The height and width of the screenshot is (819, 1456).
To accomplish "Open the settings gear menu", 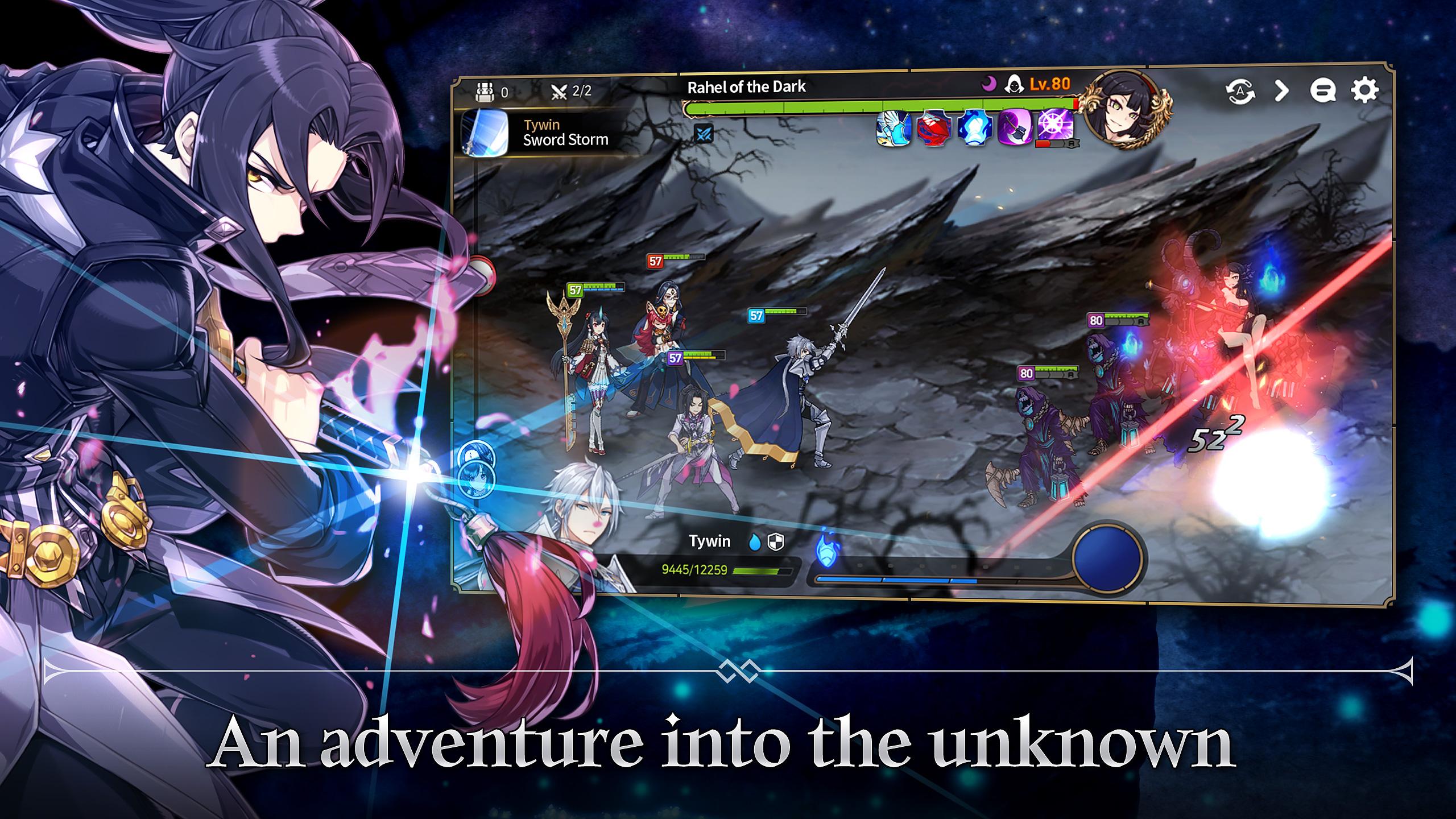I will point(1364,90).
